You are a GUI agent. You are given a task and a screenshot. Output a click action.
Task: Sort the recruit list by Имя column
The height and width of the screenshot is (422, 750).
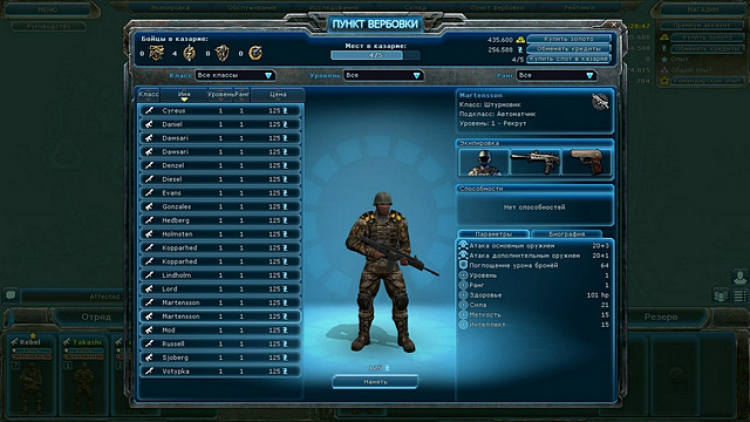click(x=184, y=94)
